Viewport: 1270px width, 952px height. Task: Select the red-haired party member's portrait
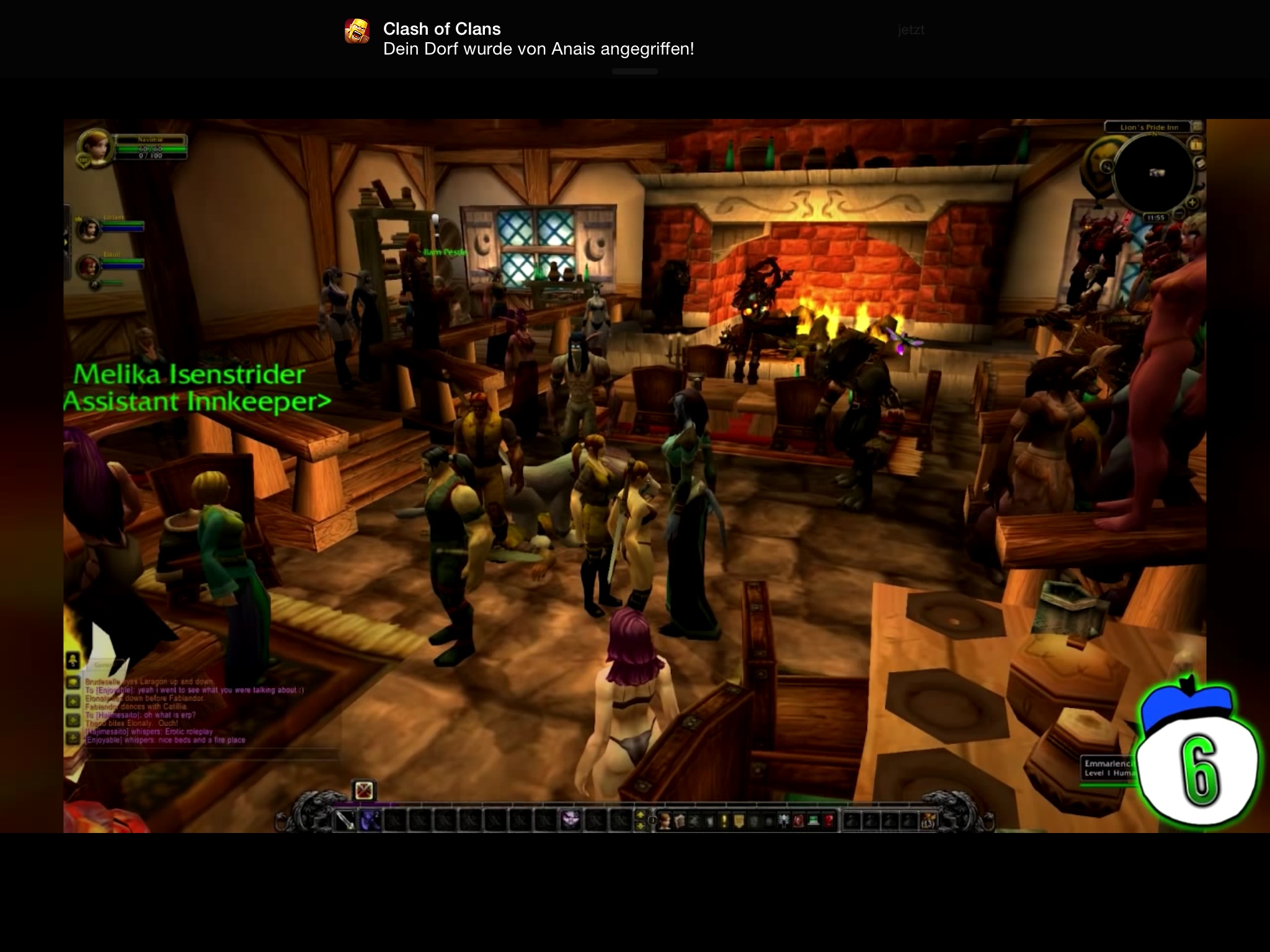click(x=89, y=267)
